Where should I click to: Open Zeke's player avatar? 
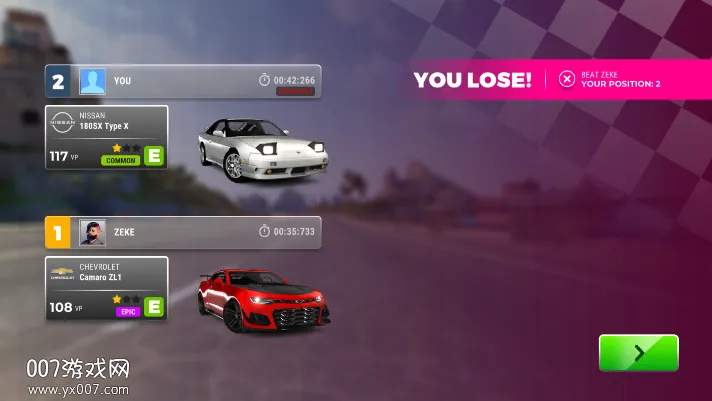tap(92, 232)
